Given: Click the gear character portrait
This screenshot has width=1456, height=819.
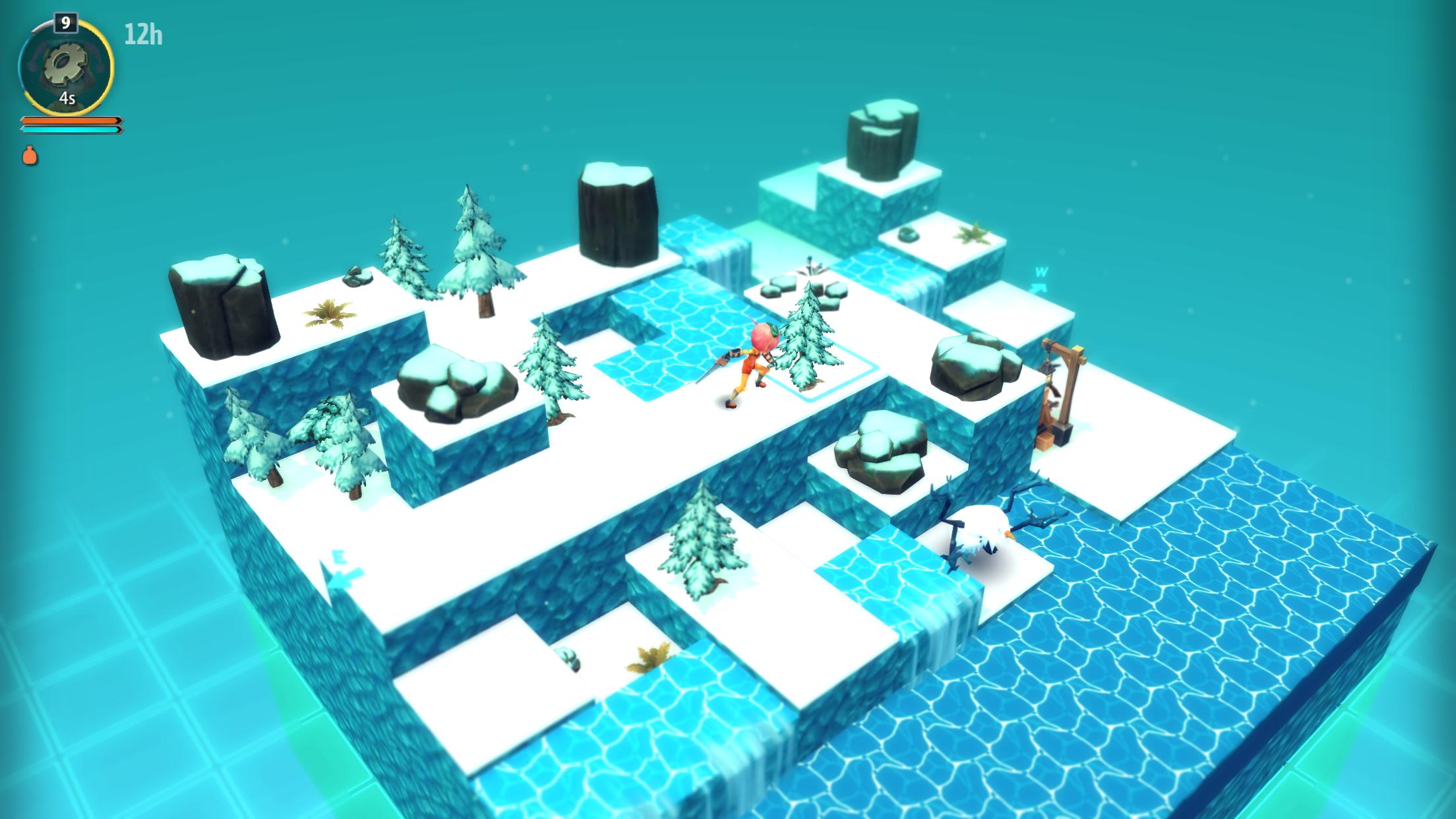Looking at the screenshot, I should pyautogui.click(x=66, y=65).
